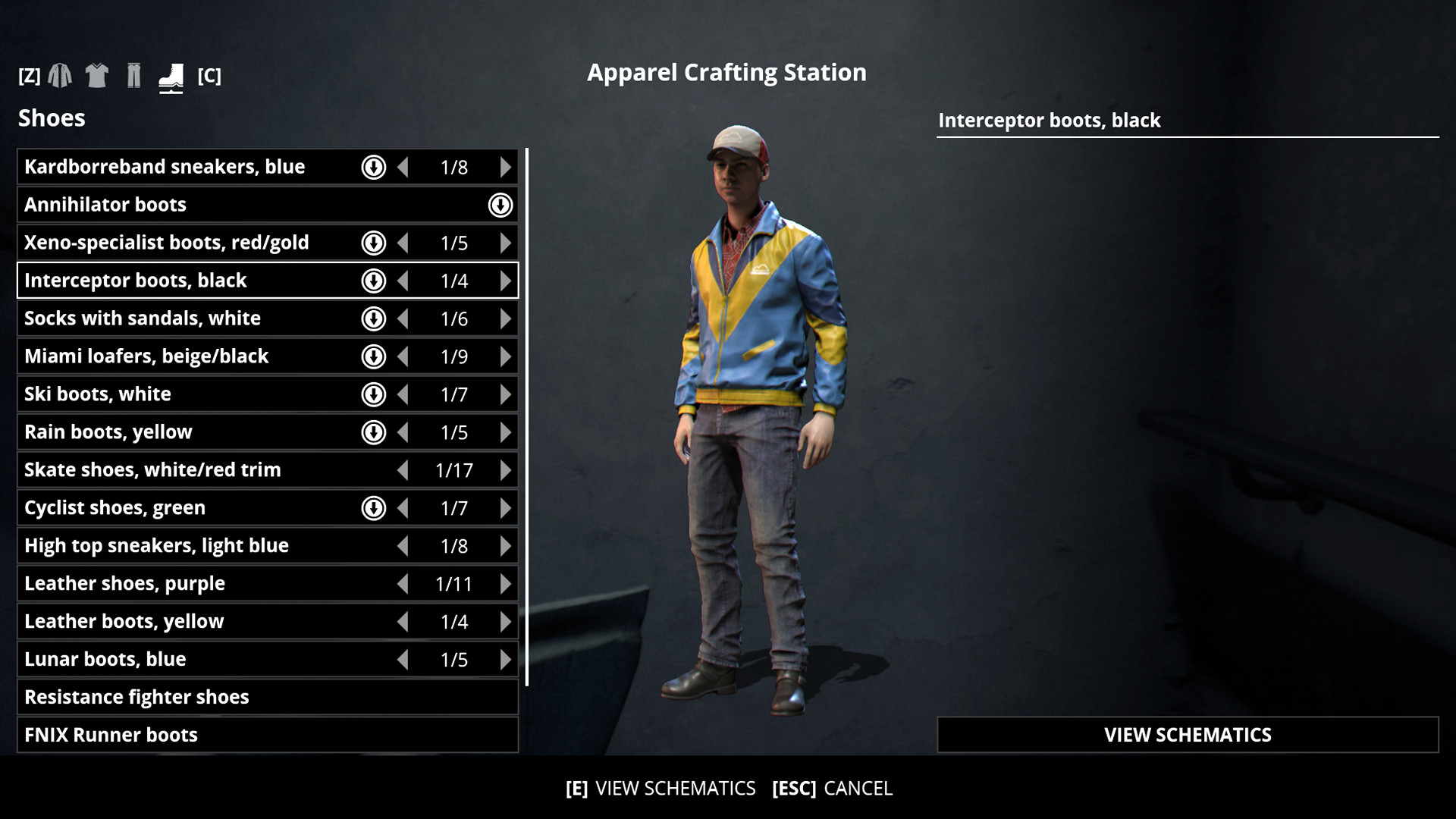
Task: Cycle Skate shoes variant with right arrow
Action: 506,470
